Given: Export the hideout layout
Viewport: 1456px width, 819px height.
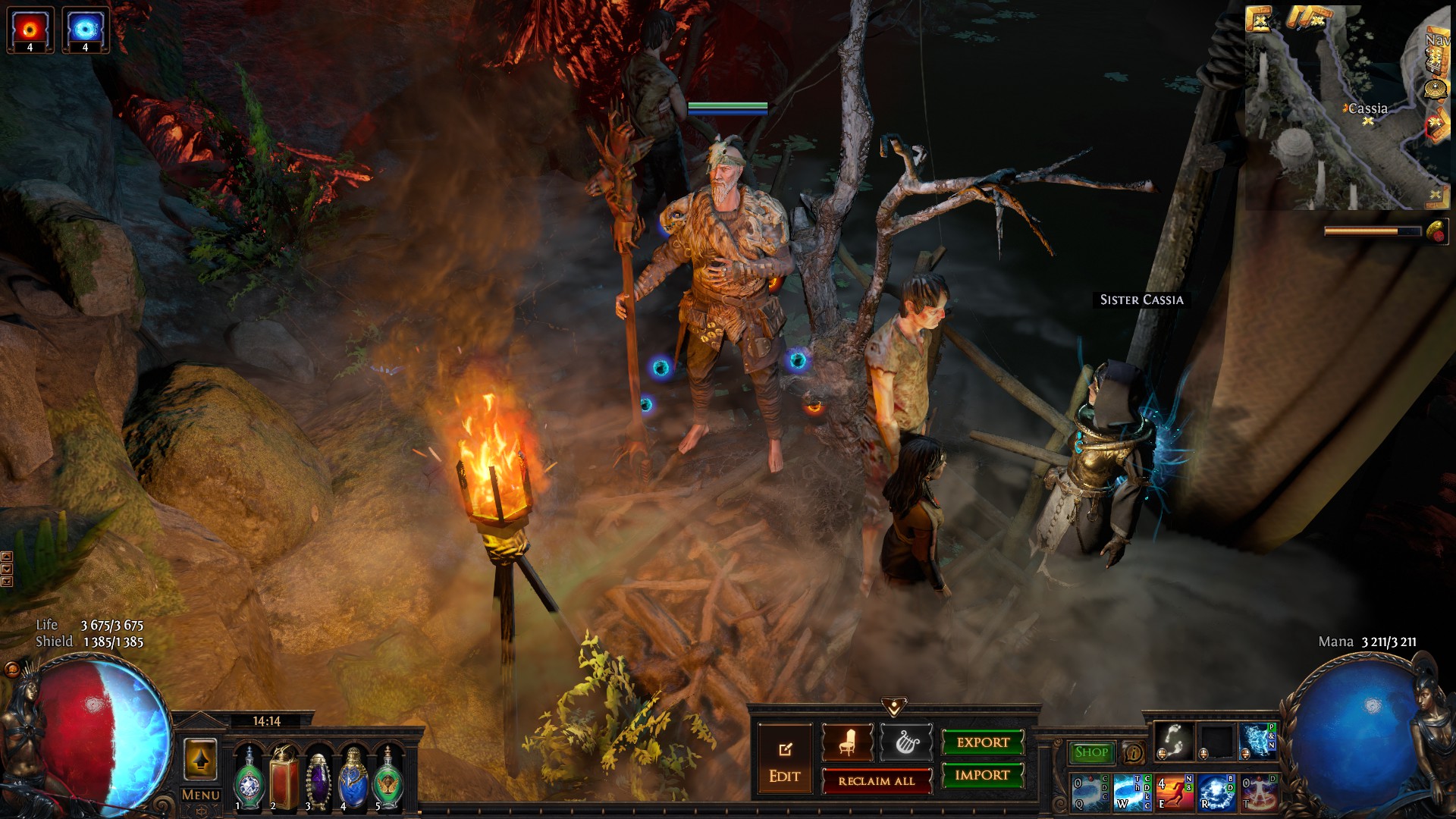Looking at the screenshot, I should pyautogui.click(x=983, y=742).
